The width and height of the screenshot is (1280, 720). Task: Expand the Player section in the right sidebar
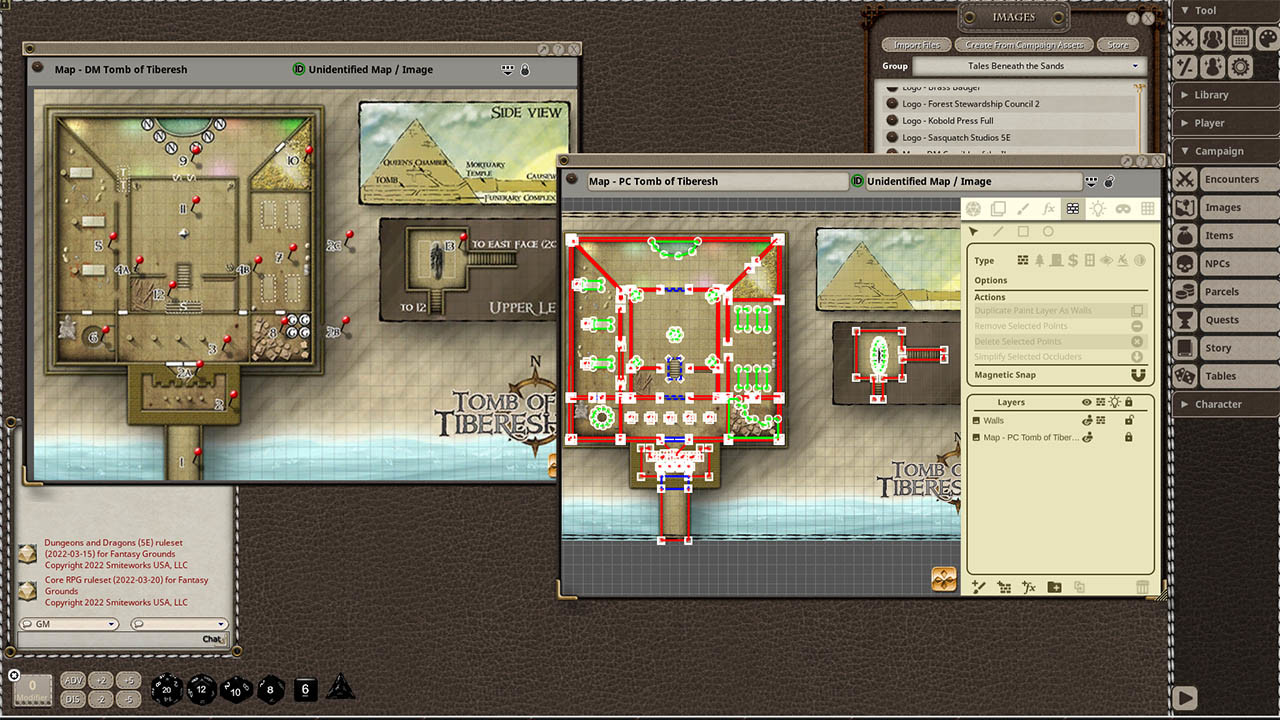point(1225,124)
